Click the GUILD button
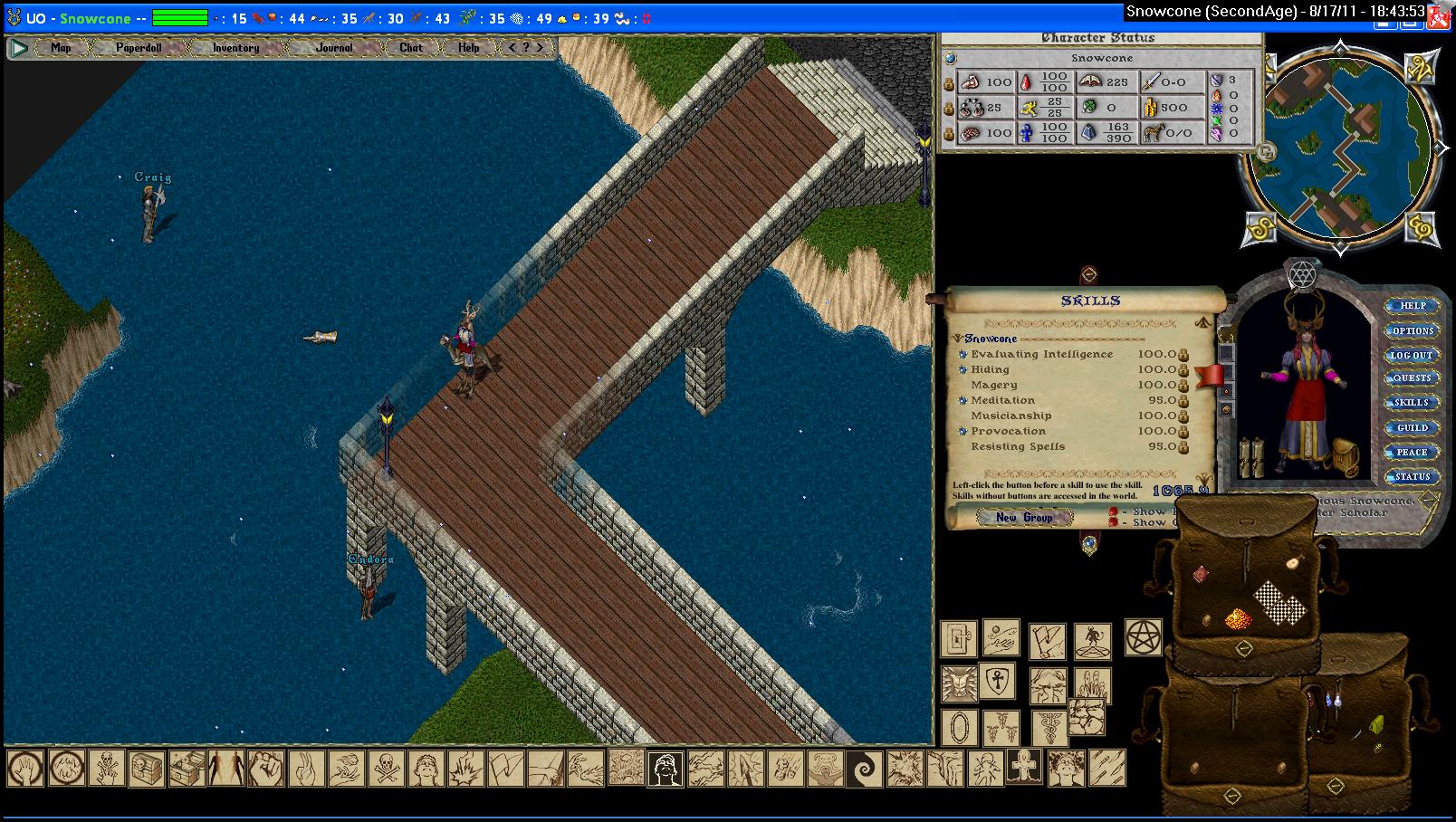 [1412, 427]
